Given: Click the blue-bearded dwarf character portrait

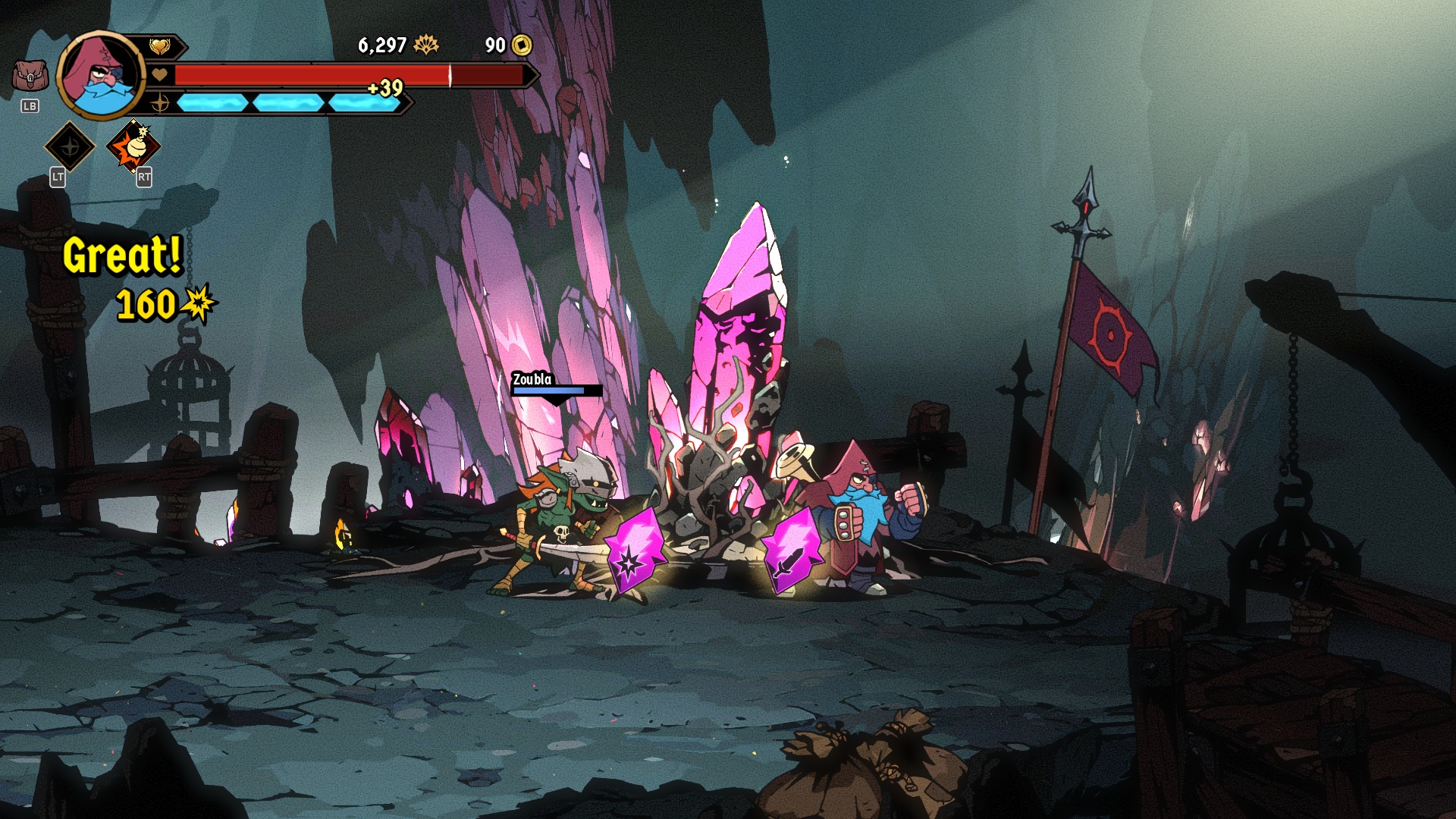Looking at the screenshot, I should [x=100, y=74].
